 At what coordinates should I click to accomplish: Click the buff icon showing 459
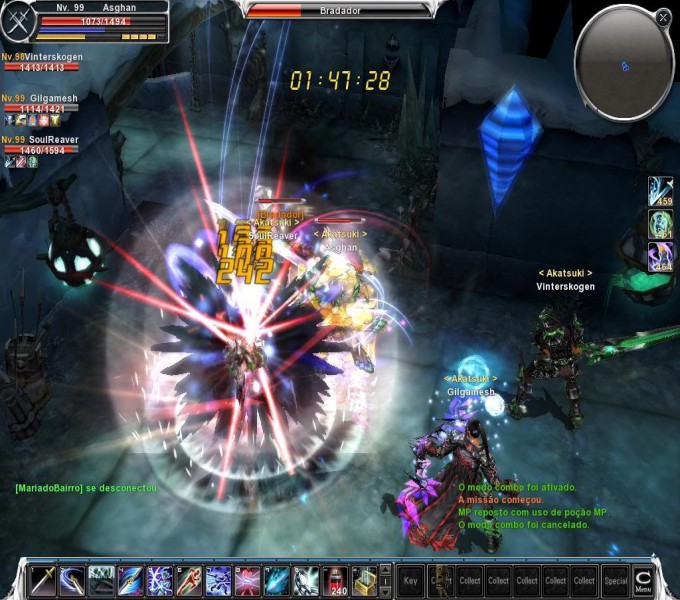point(660,191)
